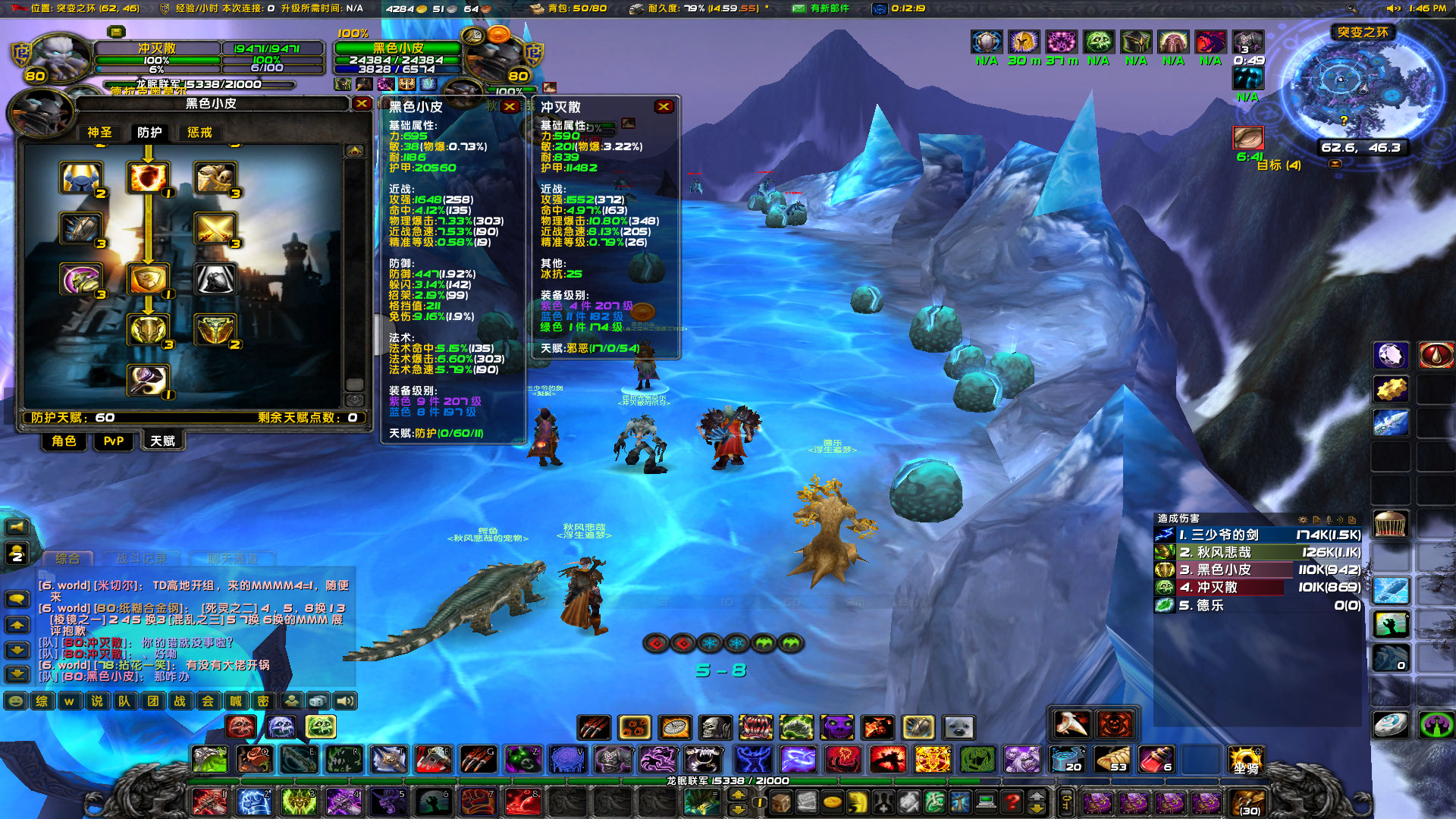
Task: Switch to the 惩戒 talent tab
Action: click(199, 132)
